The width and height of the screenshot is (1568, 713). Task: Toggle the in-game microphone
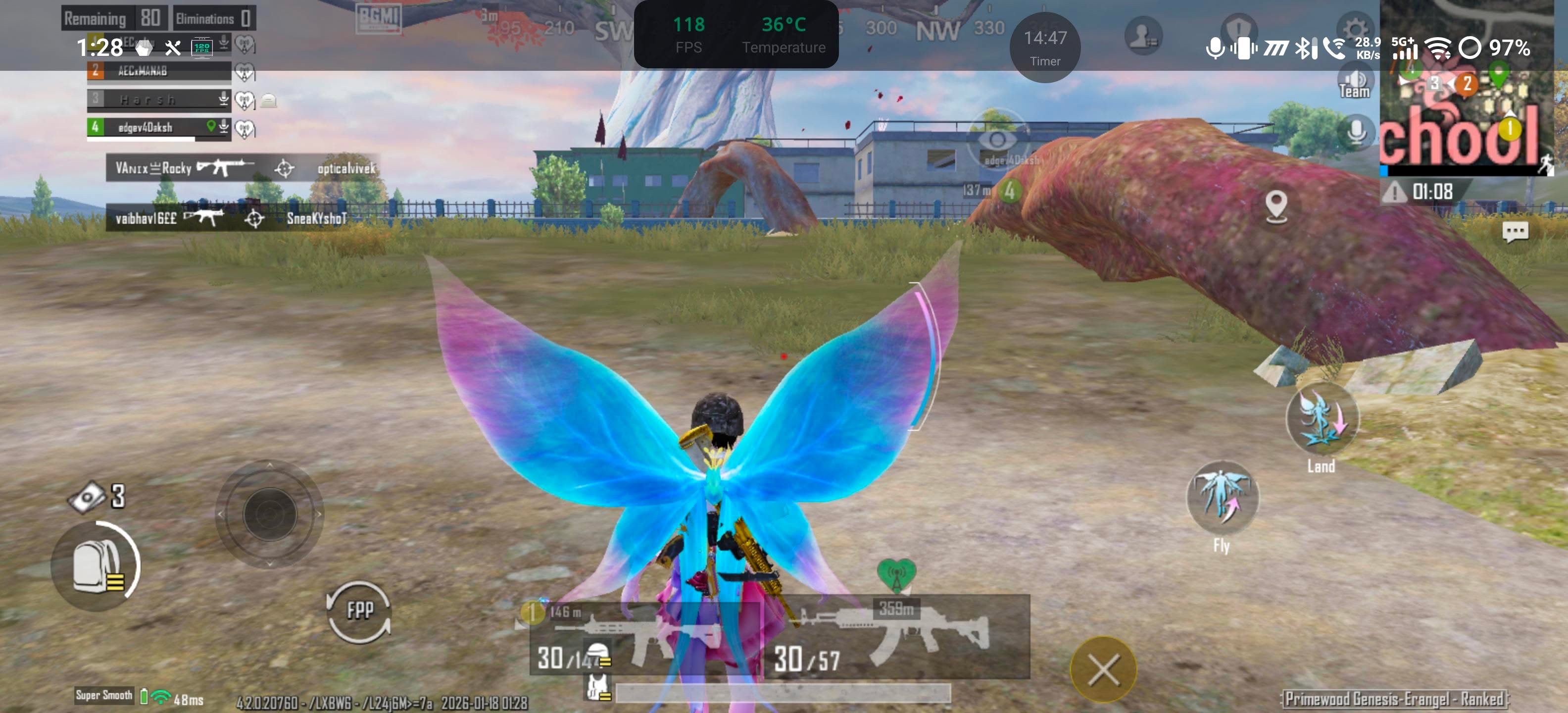(x=1356, y=132)
